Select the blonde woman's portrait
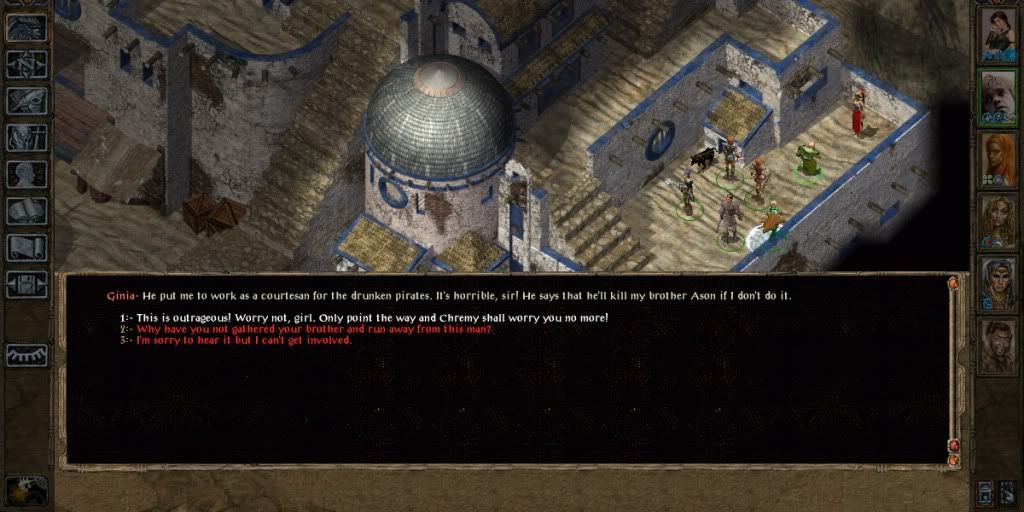This screenshot has width=1024, height=512. click(x=997, y=221)
